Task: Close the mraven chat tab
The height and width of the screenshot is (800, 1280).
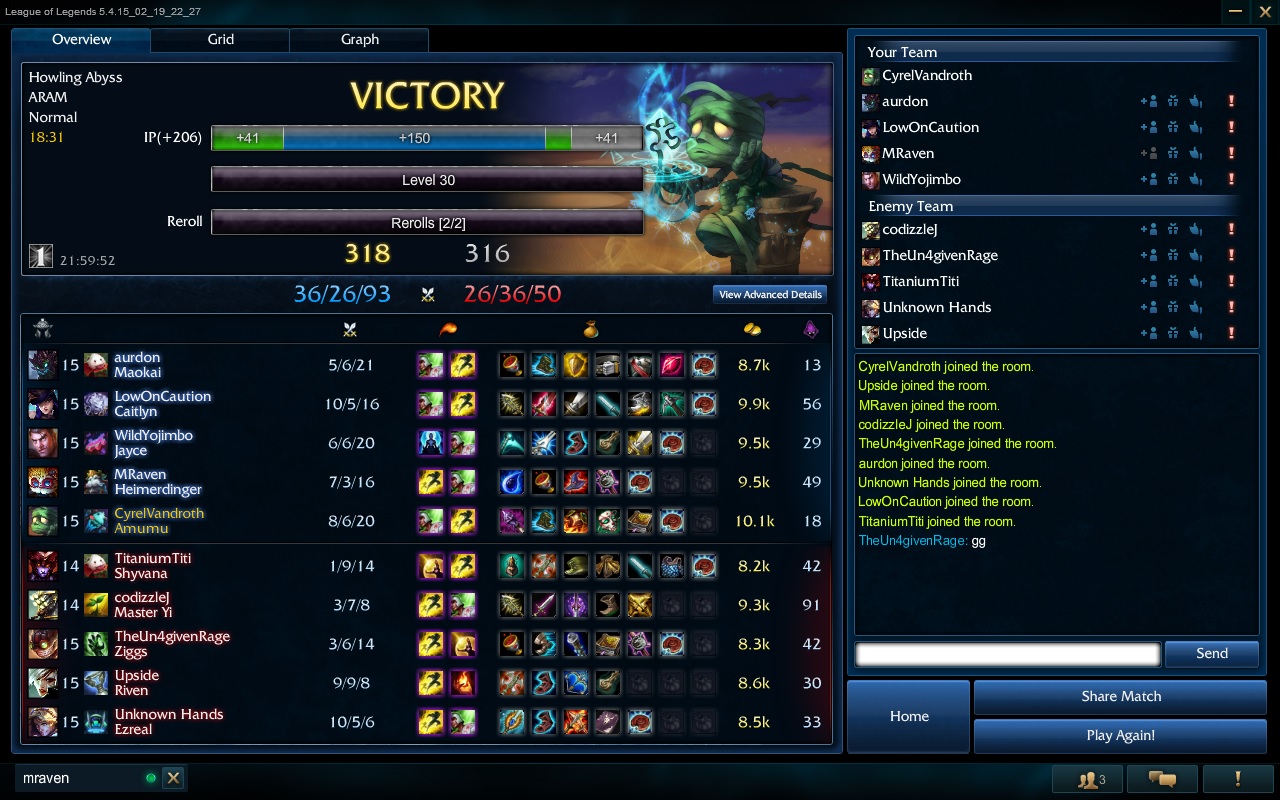Action: coord(173,778)
